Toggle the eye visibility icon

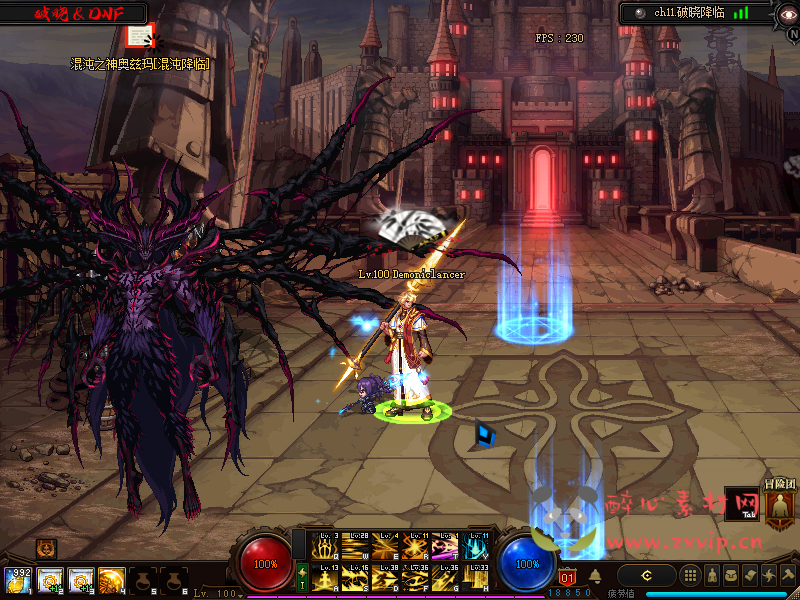click(x=787, y=13)
